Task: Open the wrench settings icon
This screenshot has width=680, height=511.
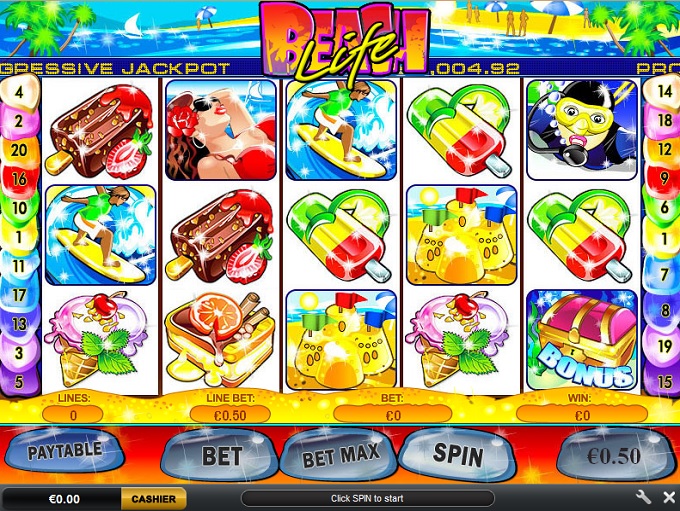Action: [x=643, y=497]
